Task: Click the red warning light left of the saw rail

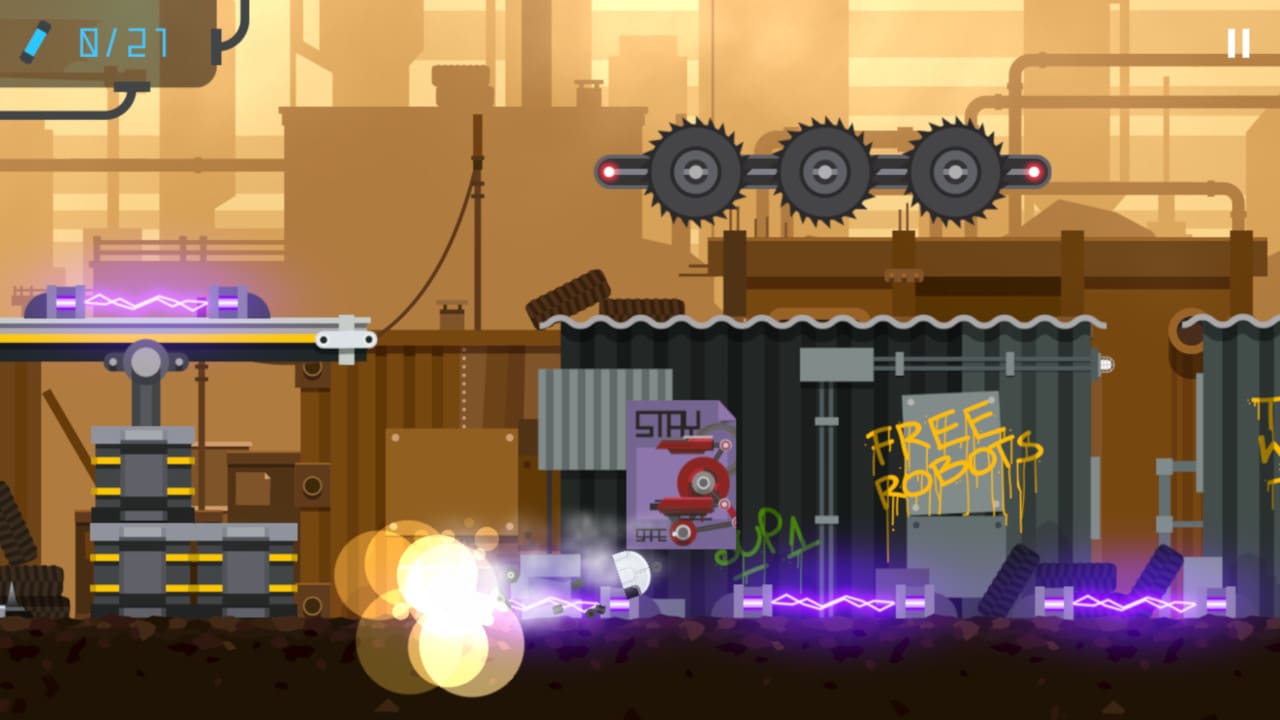Action: 607,170
